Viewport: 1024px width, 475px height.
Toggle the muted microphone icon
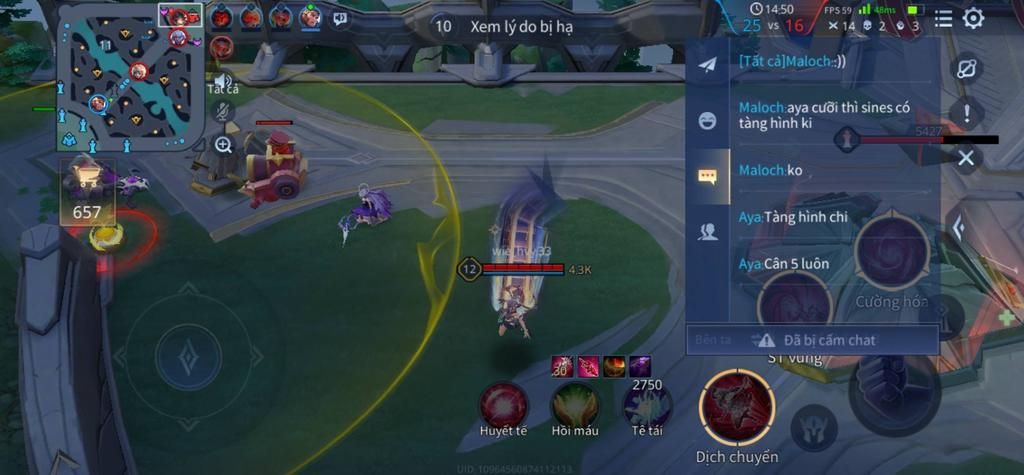[222, 112]
